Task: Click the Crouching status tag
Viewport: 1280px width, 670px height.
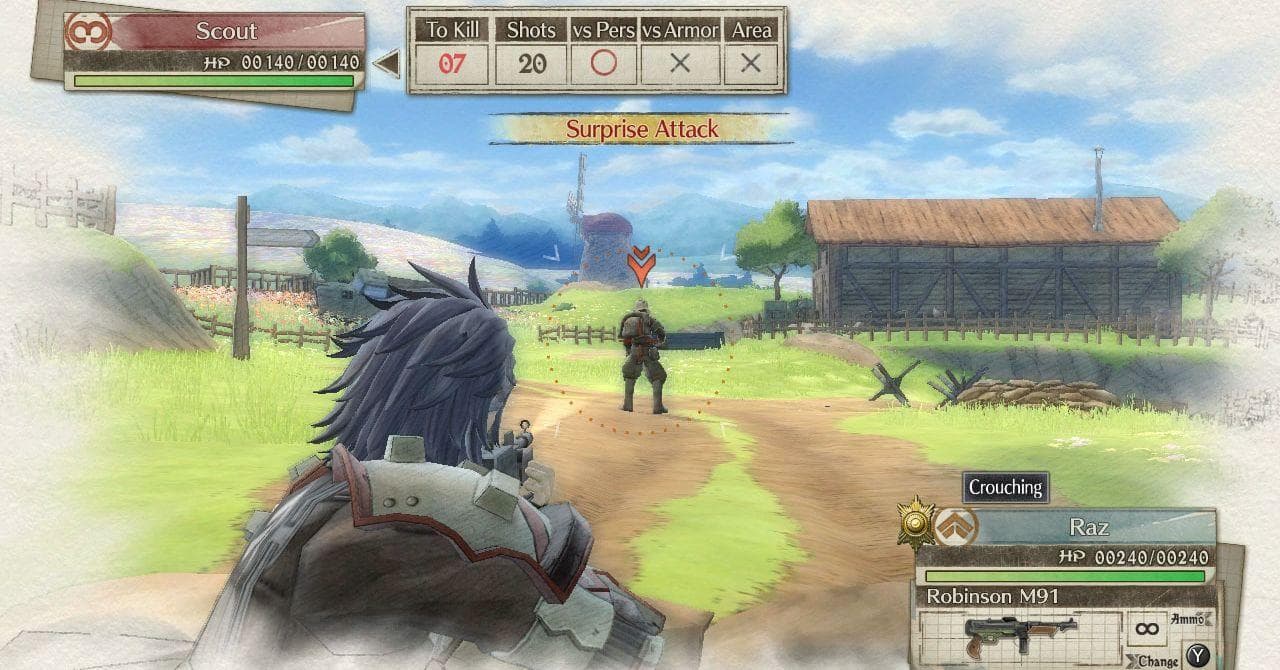Action: [x=1005, y=488]
